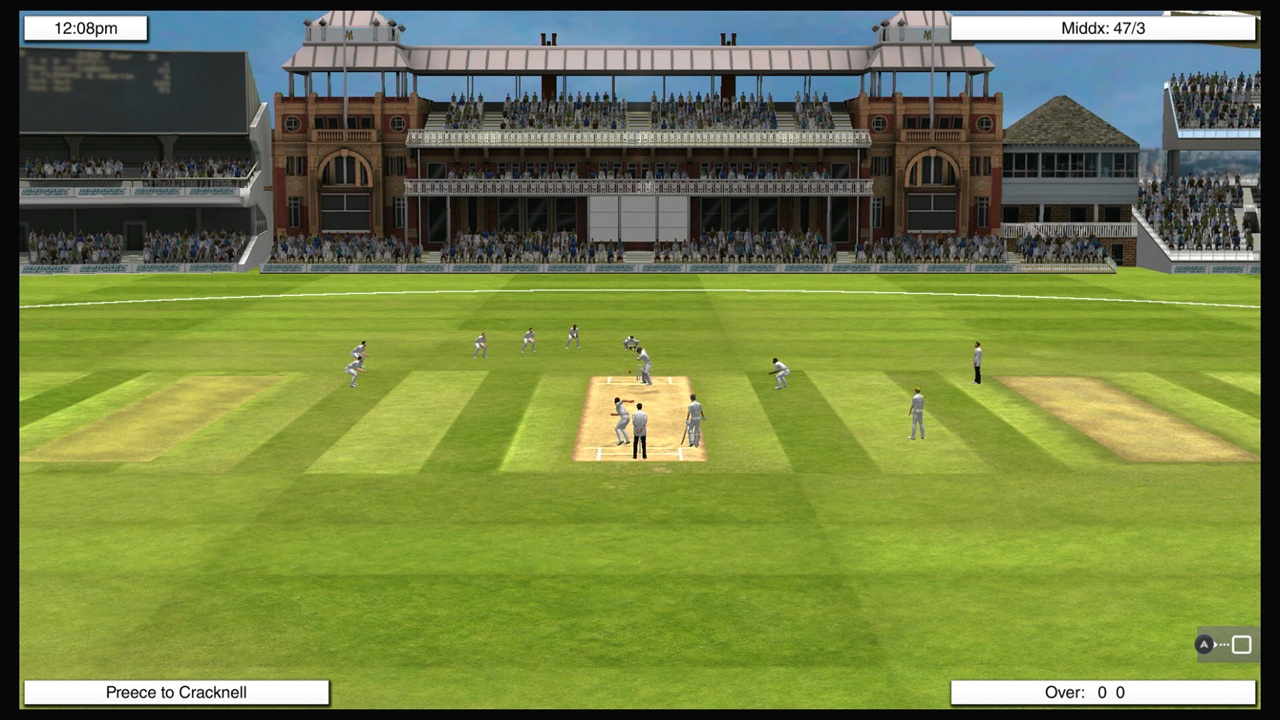Click the circular A button overlay icon
This screenshot has width=1280, height=720.
click(x=1204, y=644)
